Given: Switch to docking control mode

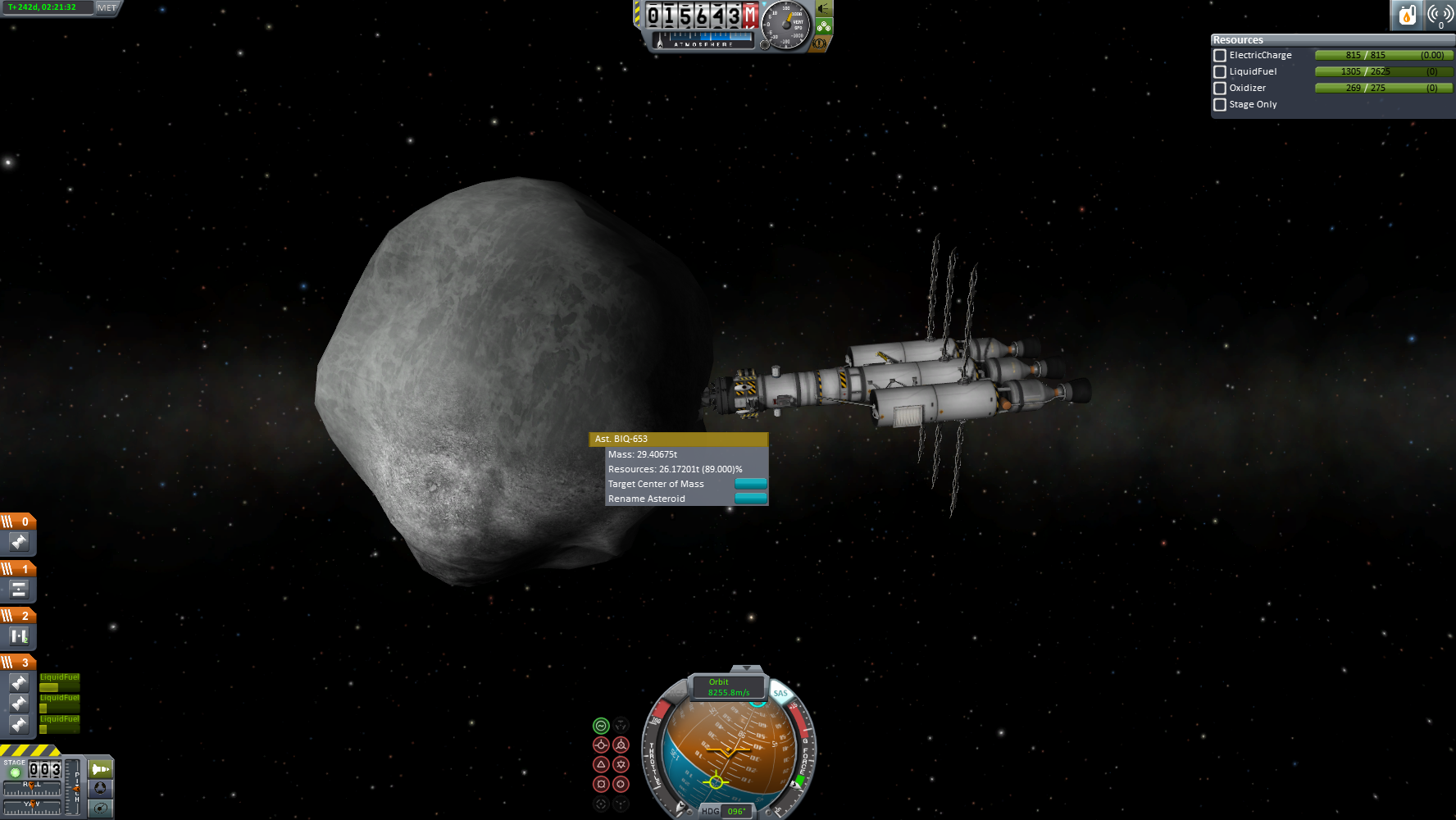Looking at the screenshot, I should [100, 788].
